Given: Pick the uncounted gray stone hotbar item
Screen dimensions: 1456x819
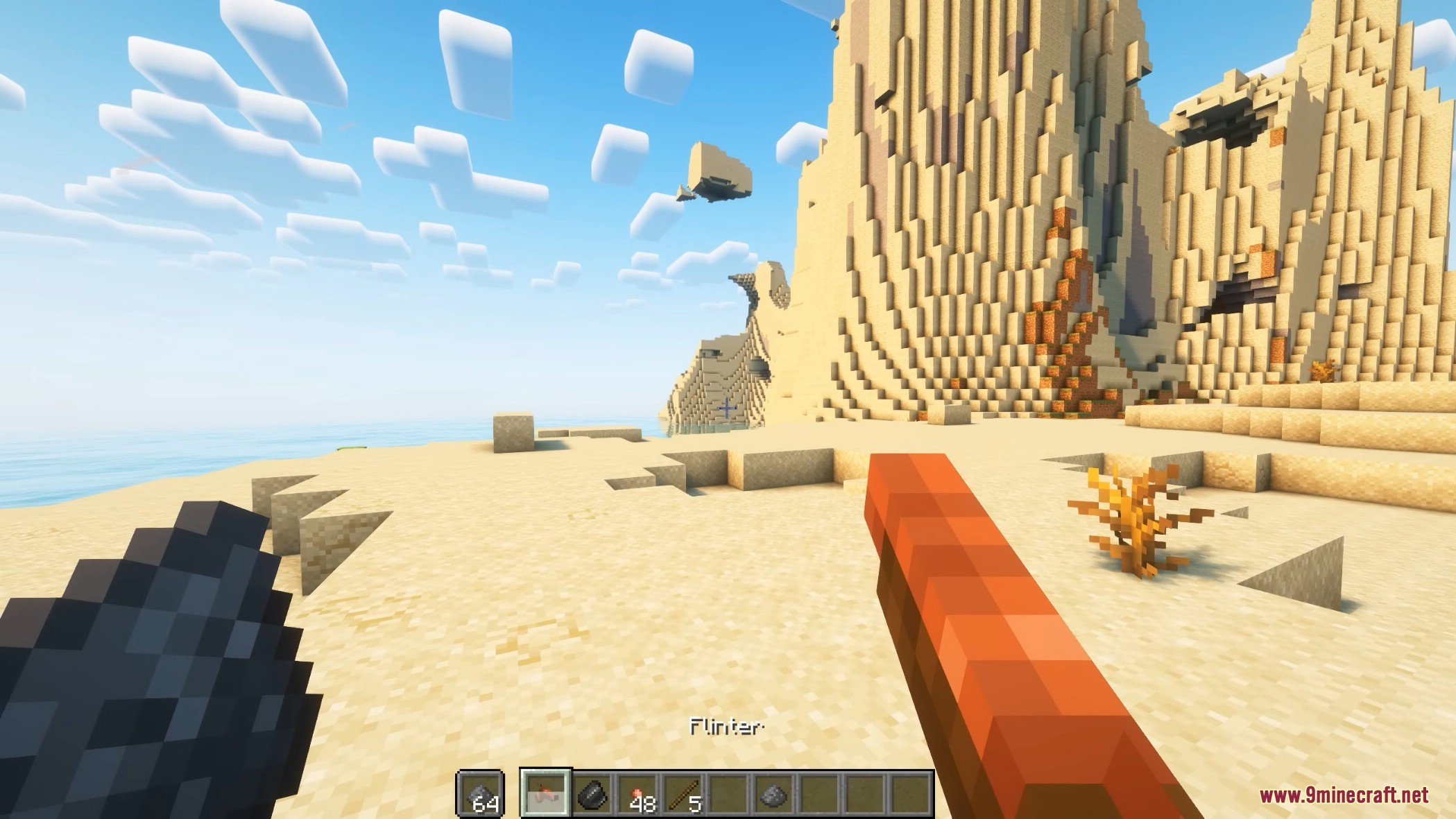Looking at the screenshot, I should click(773, 793).
